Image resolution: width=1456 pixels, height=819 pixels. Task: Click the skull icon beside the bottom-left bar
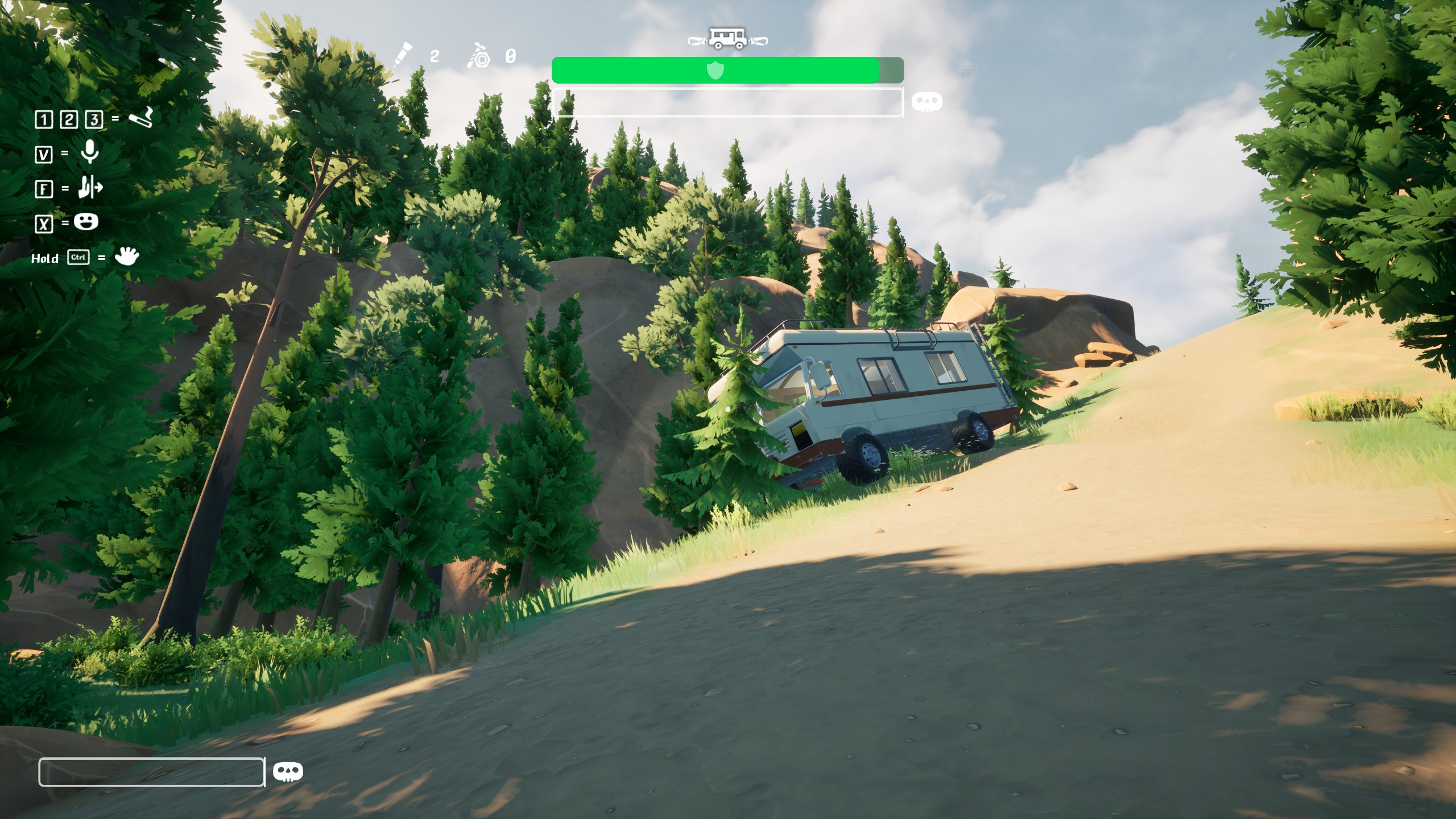288,772
